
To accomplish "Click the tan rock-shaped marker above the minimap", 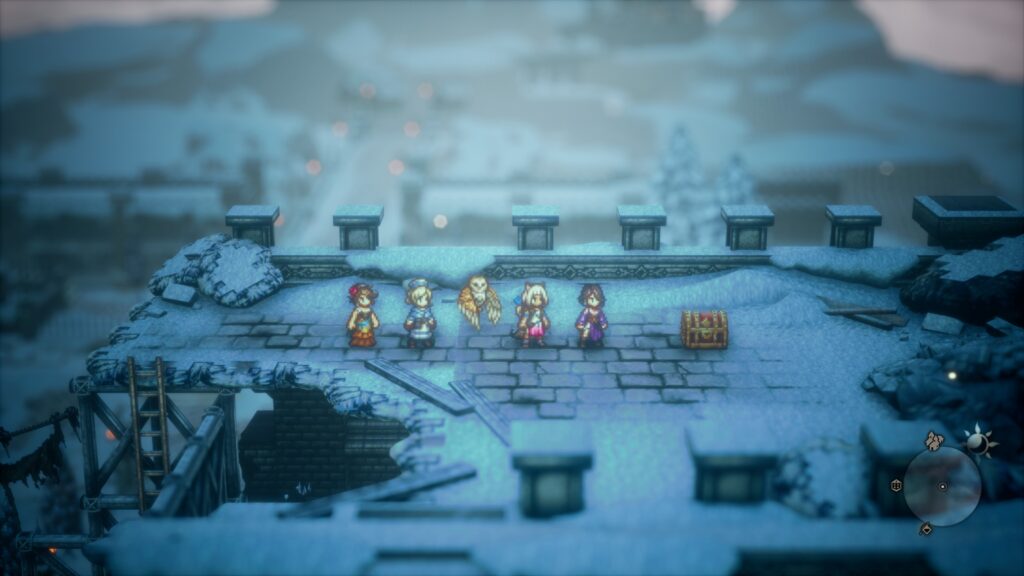I will tap(934, 441).
